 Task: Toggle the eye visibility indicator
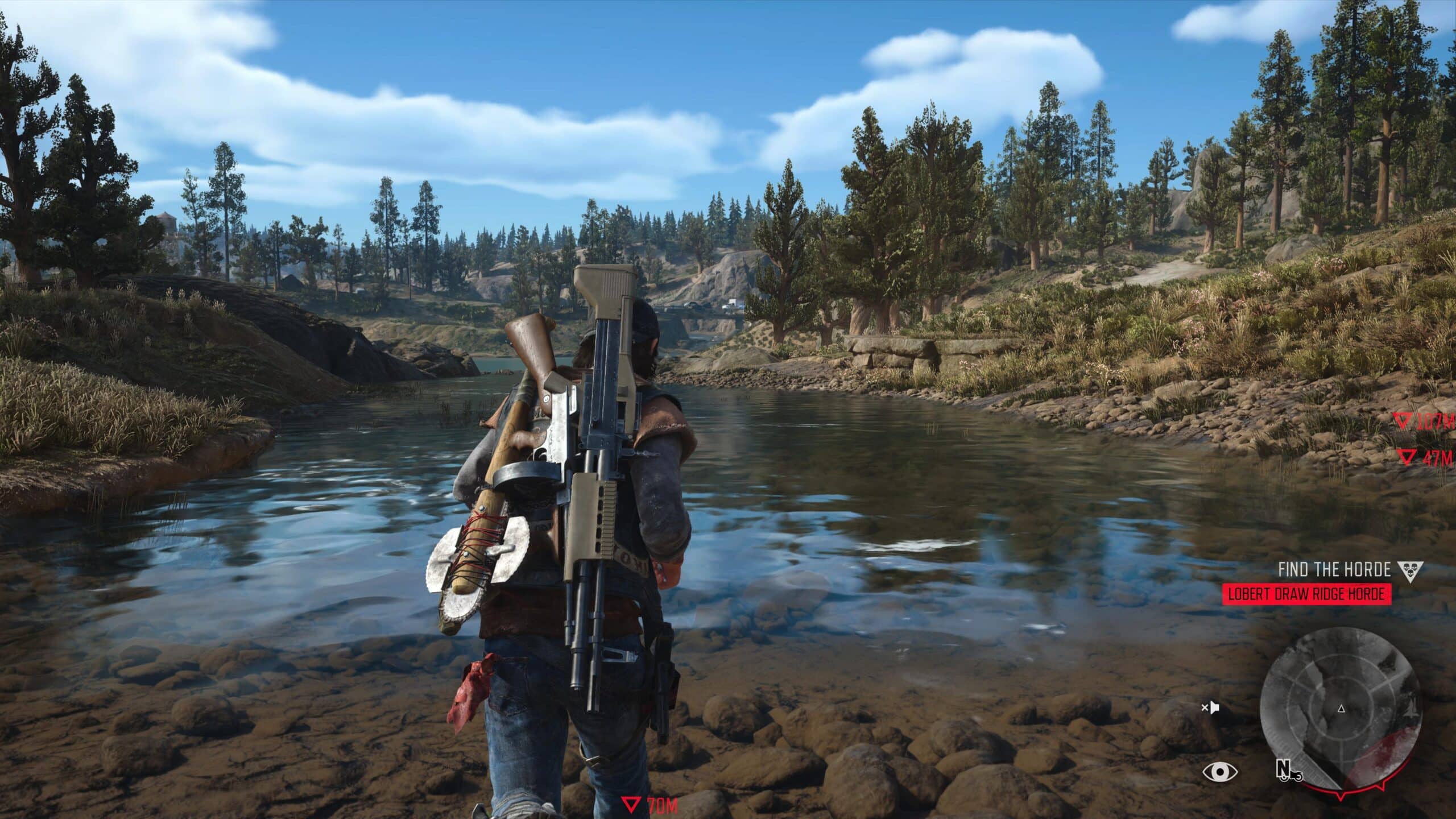coord(1220,772)
